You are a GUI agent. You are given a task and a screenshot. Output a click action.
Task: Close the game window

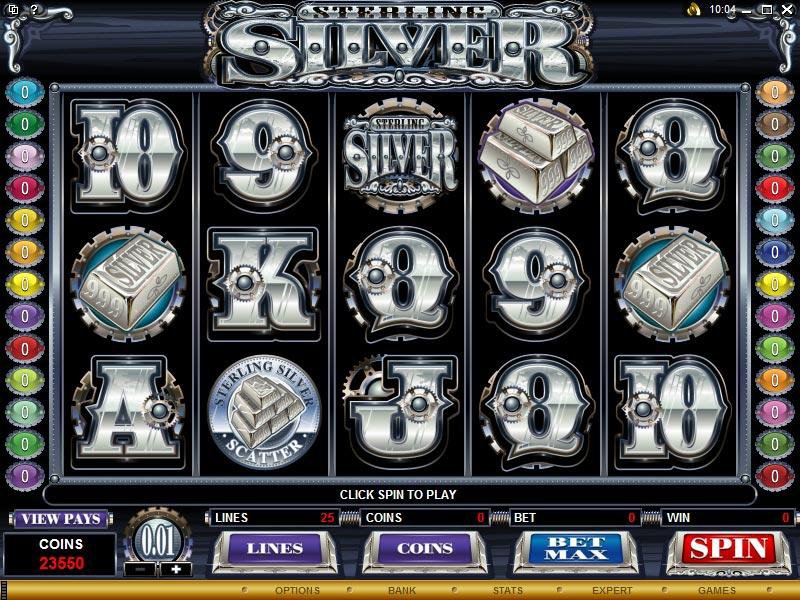[x=785, y=9]
